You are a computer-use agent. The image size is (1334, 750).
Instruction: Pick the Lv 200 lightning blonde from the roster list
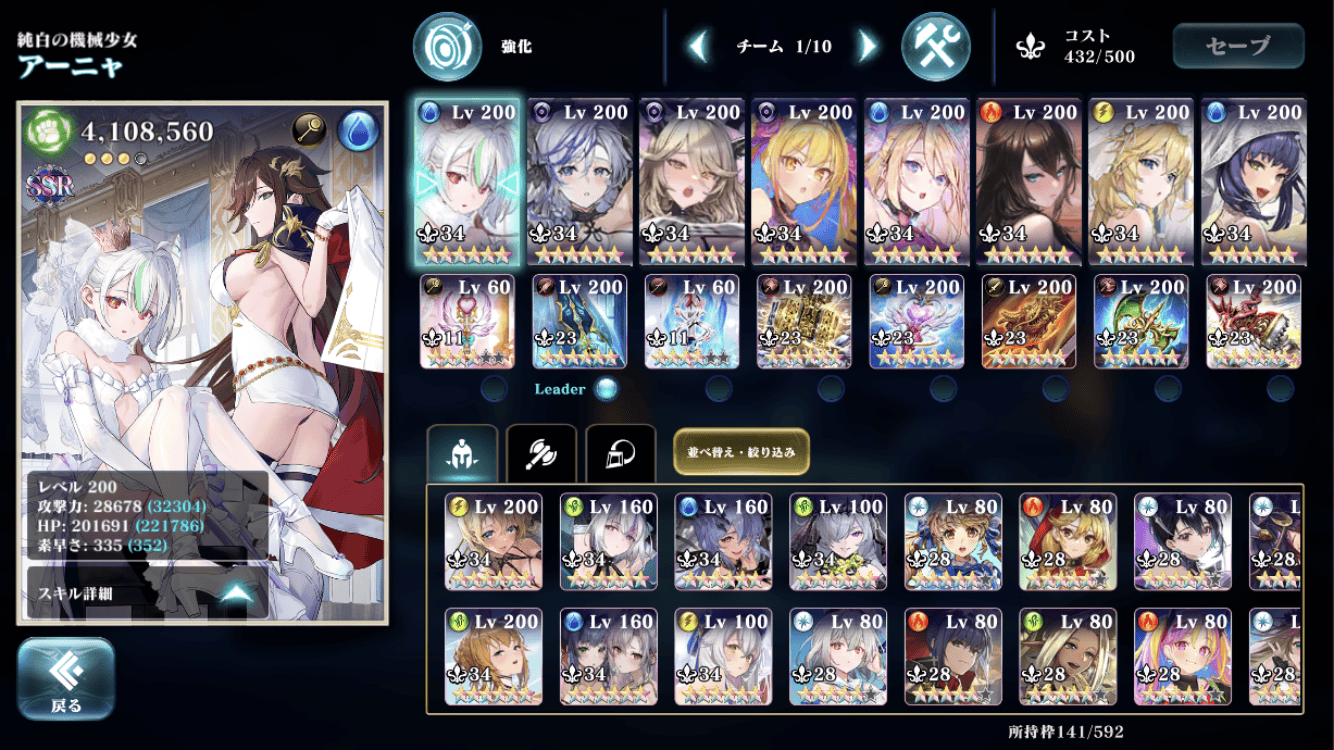pos(493,542)
